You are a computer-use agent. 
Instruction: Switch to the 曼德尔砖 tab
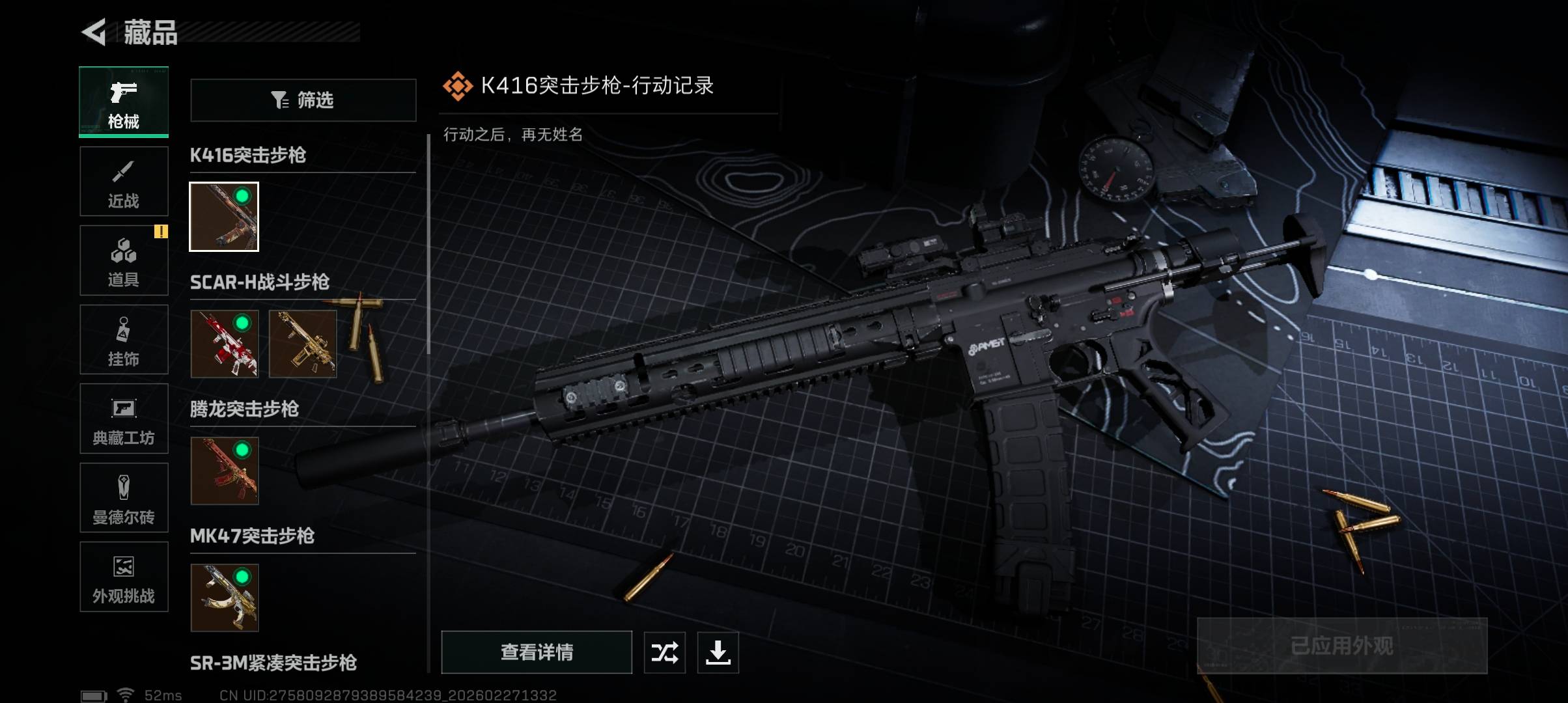pyautogui.click(x=124, y=498)
